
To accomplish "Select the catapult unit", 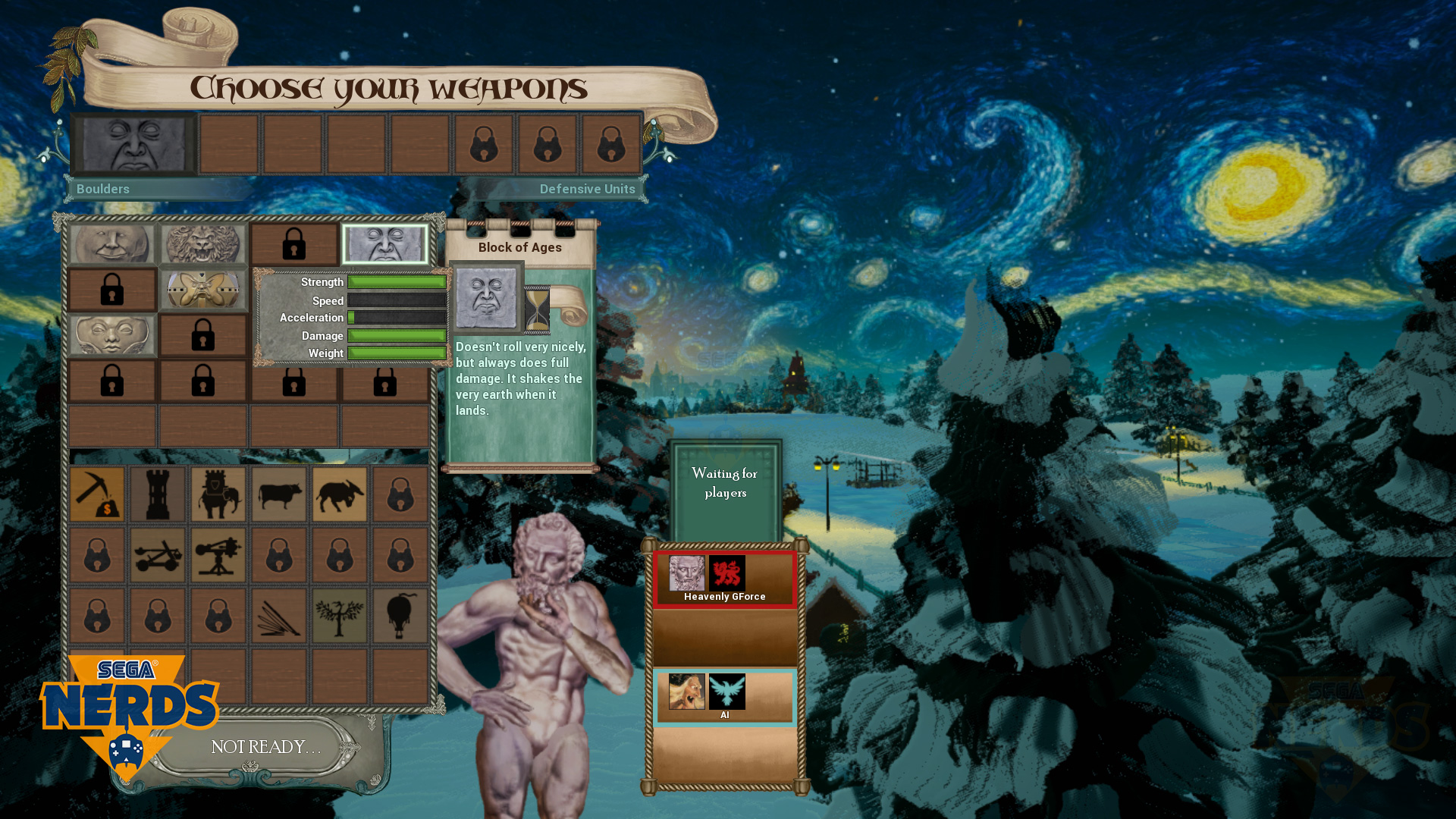I will click(x=158, y=555).
